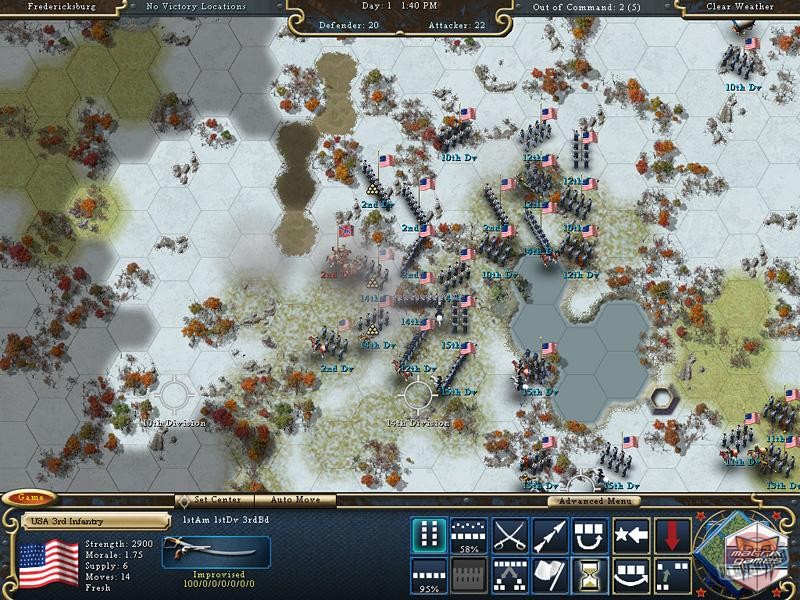Screen dimensions: 800x600
Task: Select the wedge formation icon
Action: coord(510,575)
